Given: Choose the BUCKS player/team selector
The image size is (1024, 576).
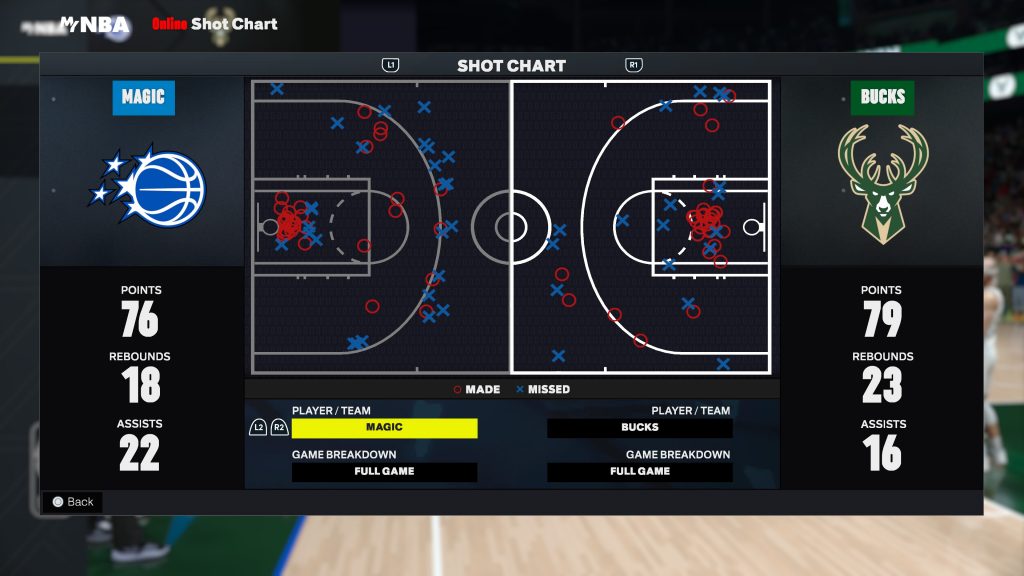Looking at the screenshot, I should [x=639, y=428].
